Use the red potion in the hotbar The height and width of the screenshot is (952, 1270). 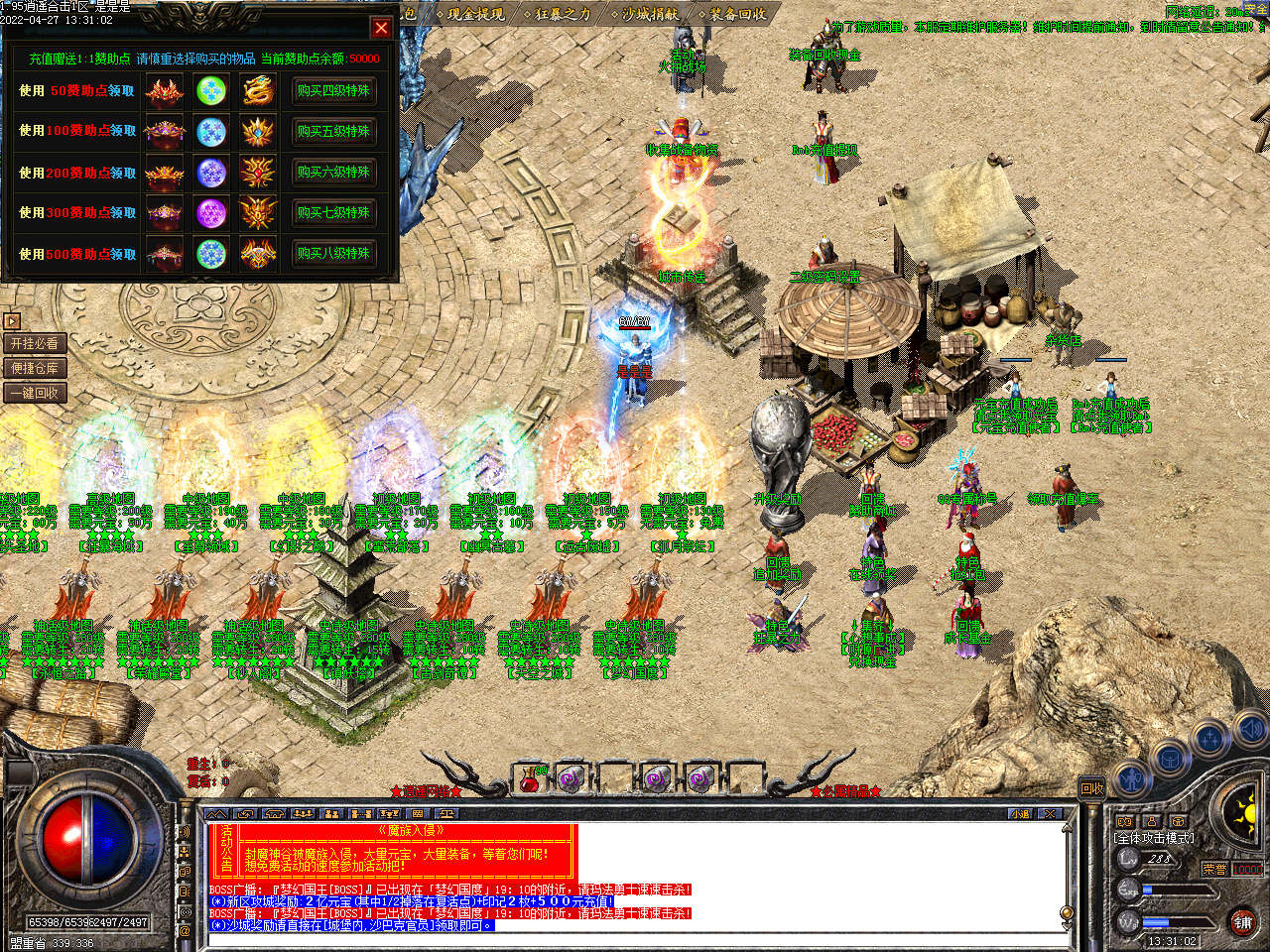click(531, 778)
